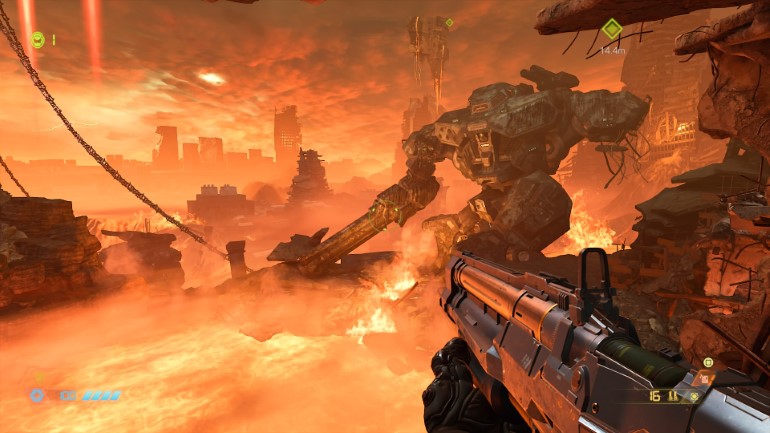
Task: Select the objective marker showing 14.4m
Action: click(x=610, y=30)
